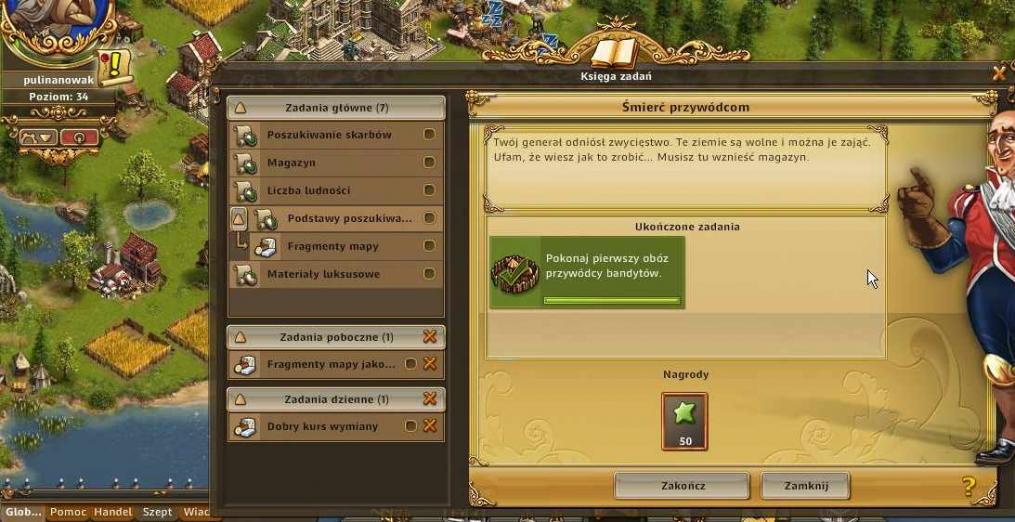
Task: Switch to the Handel chat tab
Action: pos(113,512)
